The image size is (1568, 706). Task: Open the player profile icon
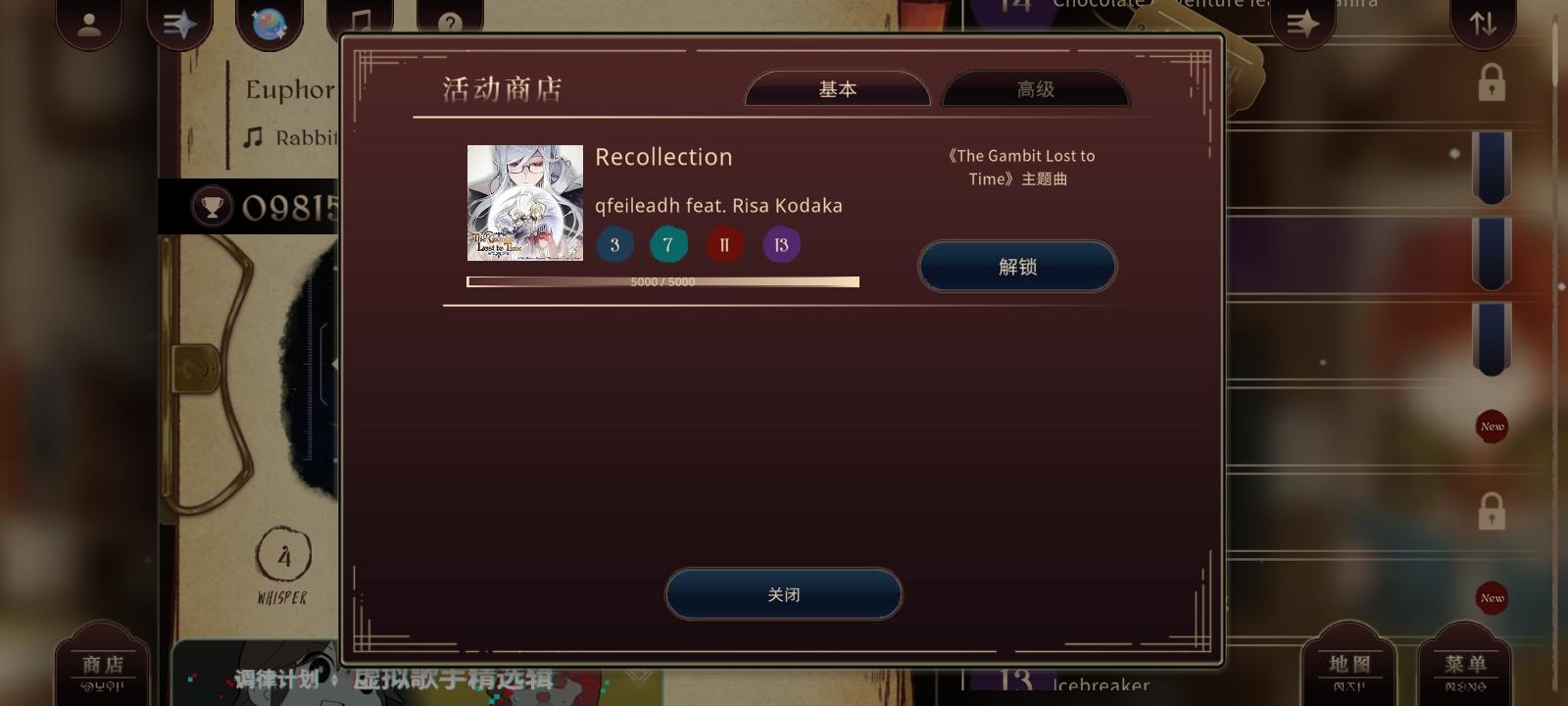pyautogui.click(x=88, y=22)
